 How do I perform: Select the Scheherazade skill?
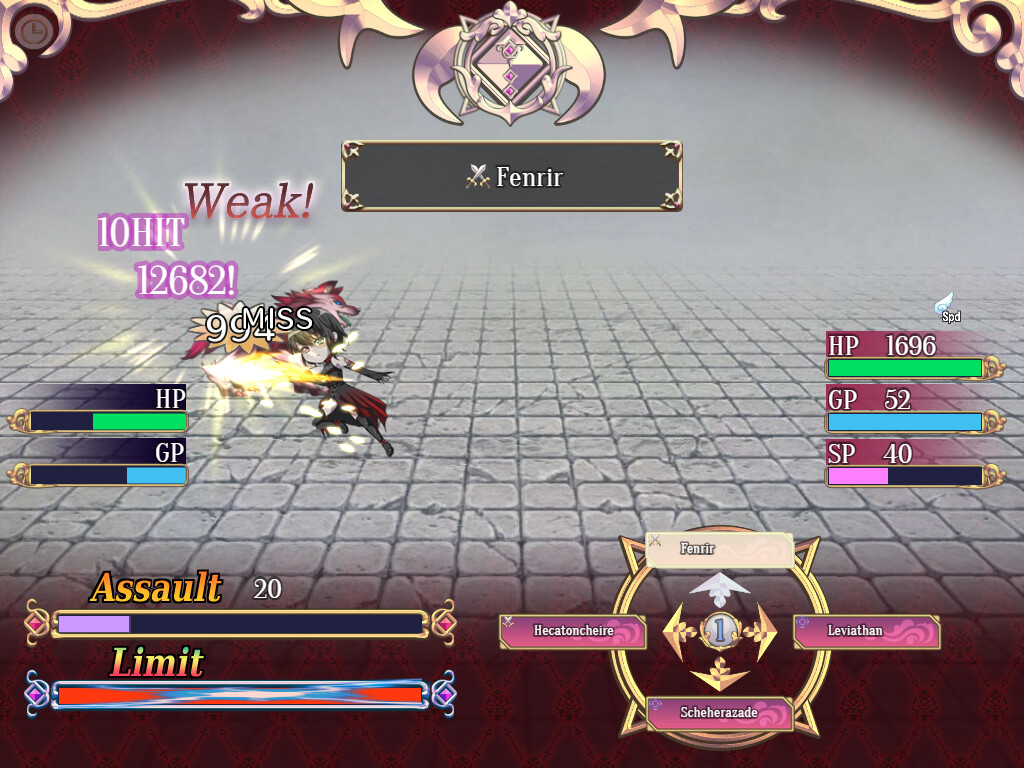(719, 713)
